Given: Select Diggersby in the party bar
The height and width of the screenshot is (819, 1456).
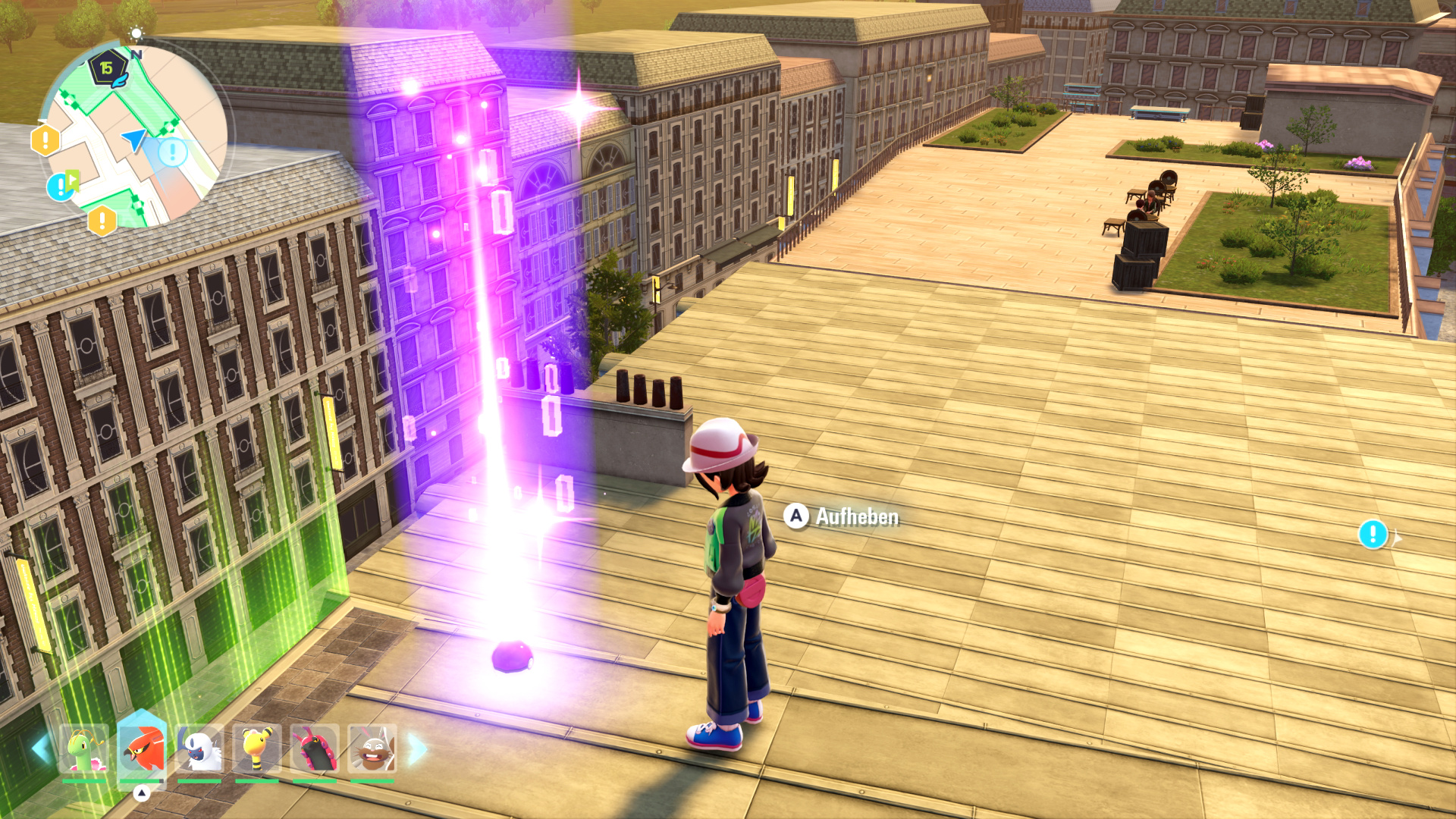Looking at the screenshot, I should pyautogui.click(x=372, y=749).
